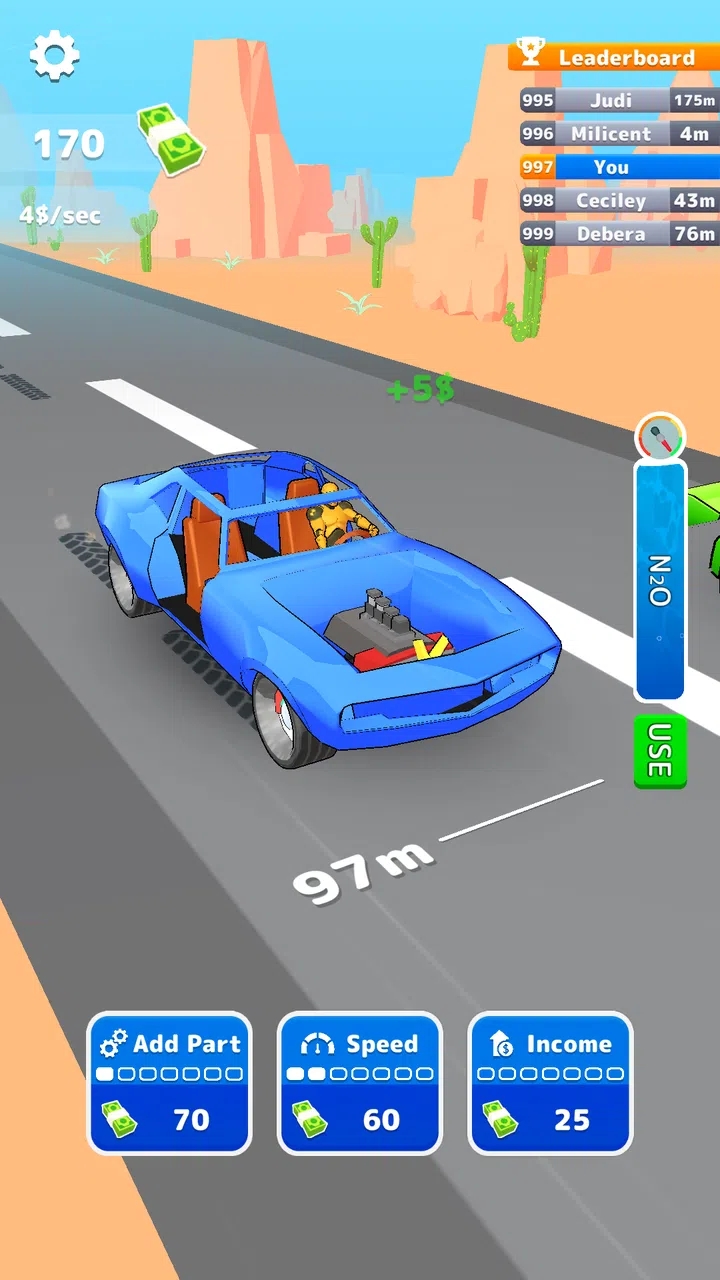Select Judi's leaderboard row
This screenshot has width=720, height=1280.
(x=619, y=100)
